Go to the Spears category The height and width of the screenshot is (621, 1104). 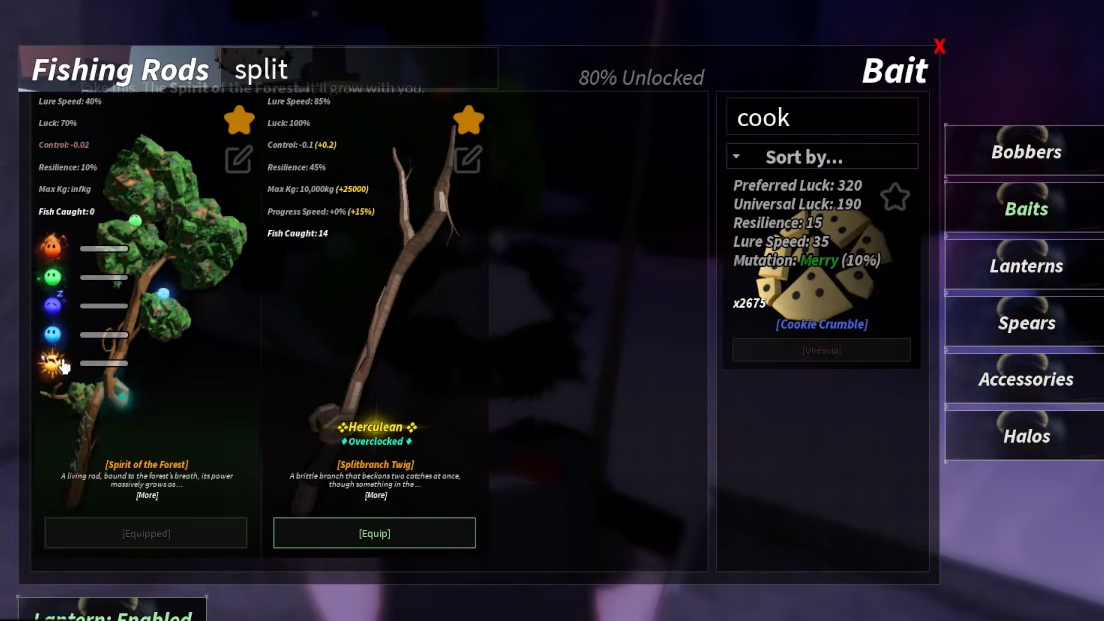(x=1025, y=323)
